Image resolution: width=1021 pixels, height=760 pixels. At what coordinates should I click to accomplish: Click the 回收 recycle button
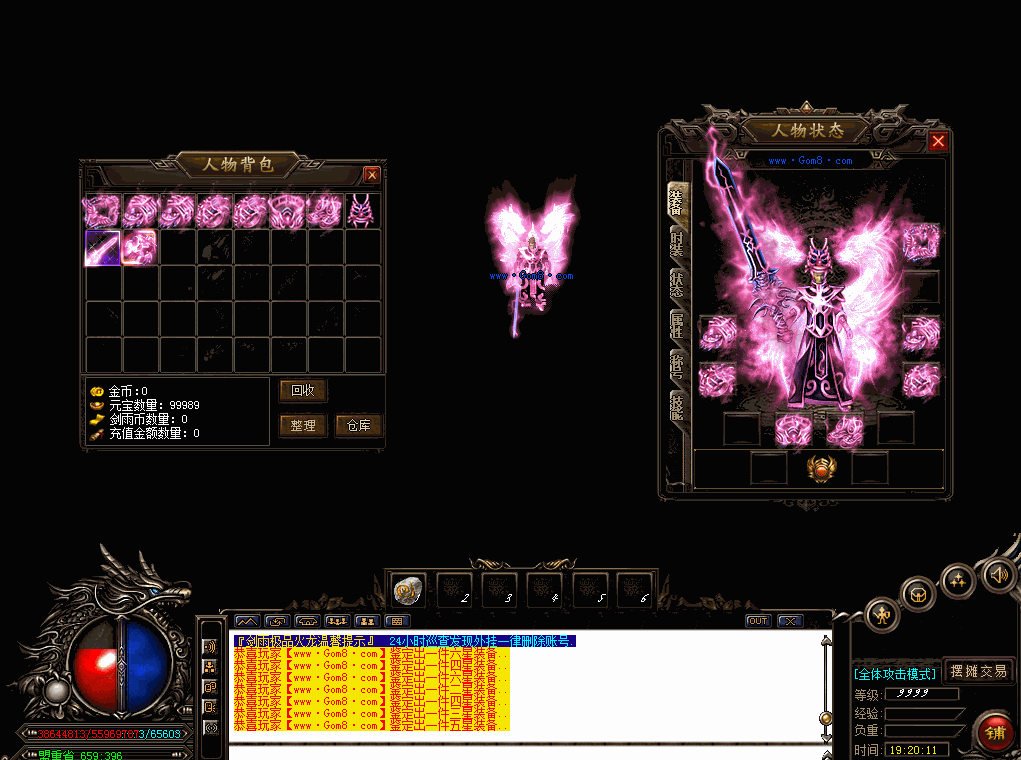(x=302, y=390)
